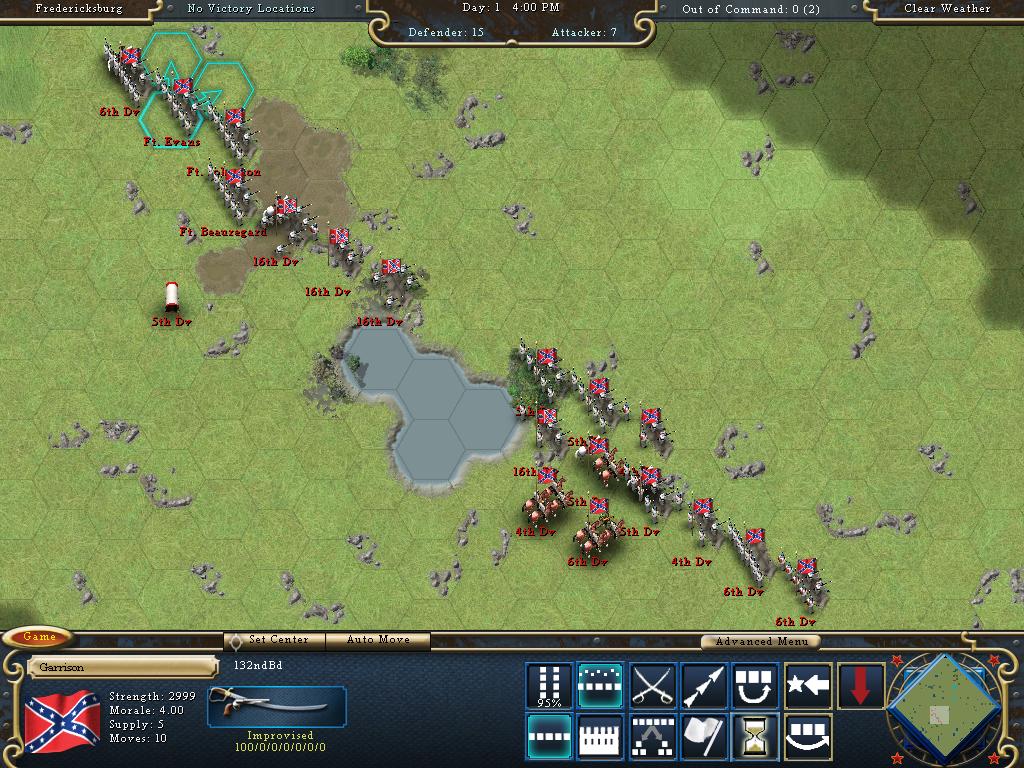Select the triple arrow advance order
This screenshot has height=768, width=1024.
click(704, 686)
